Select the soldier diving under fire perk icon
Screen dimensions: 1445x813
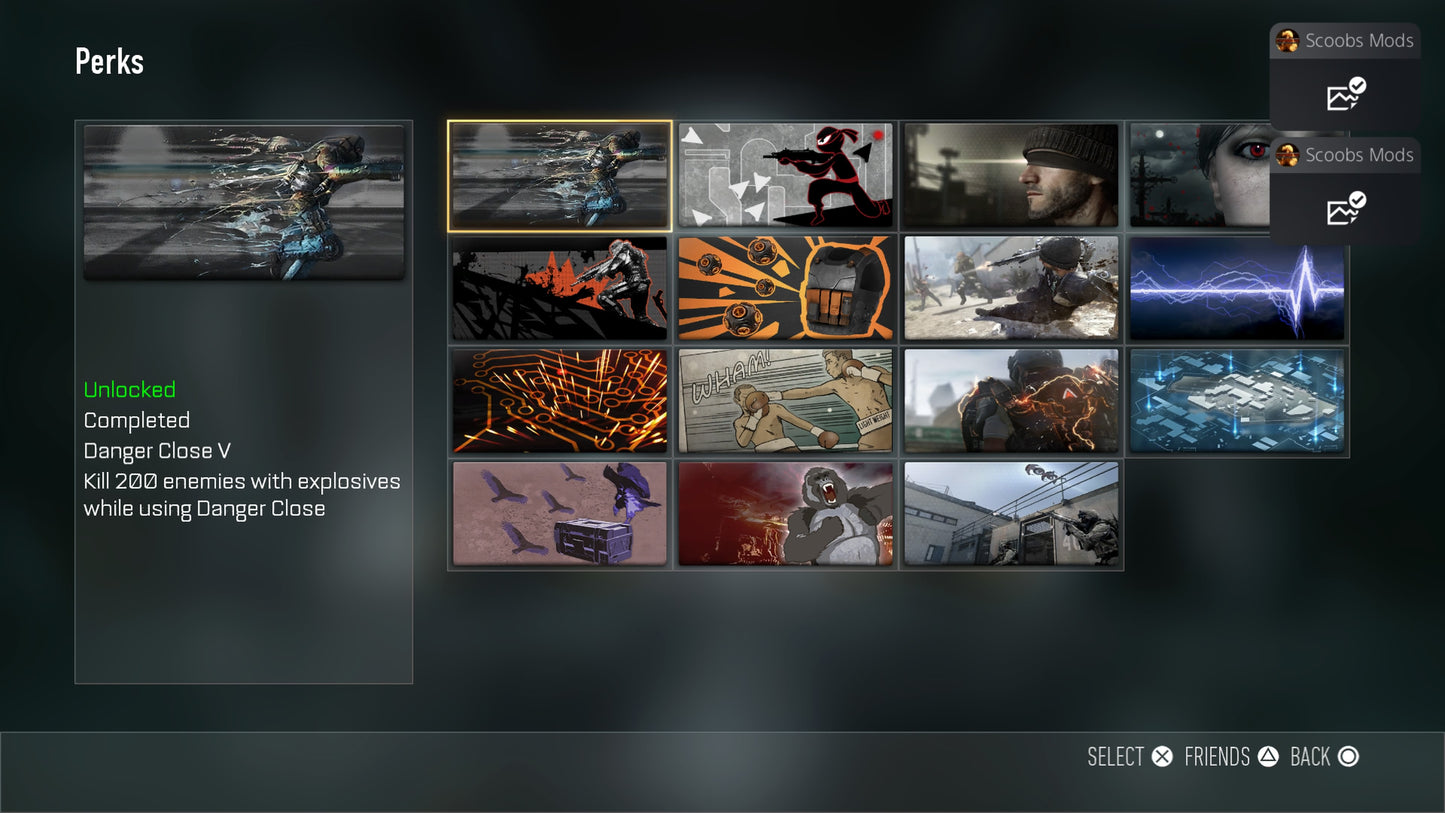coord(1010,288)
